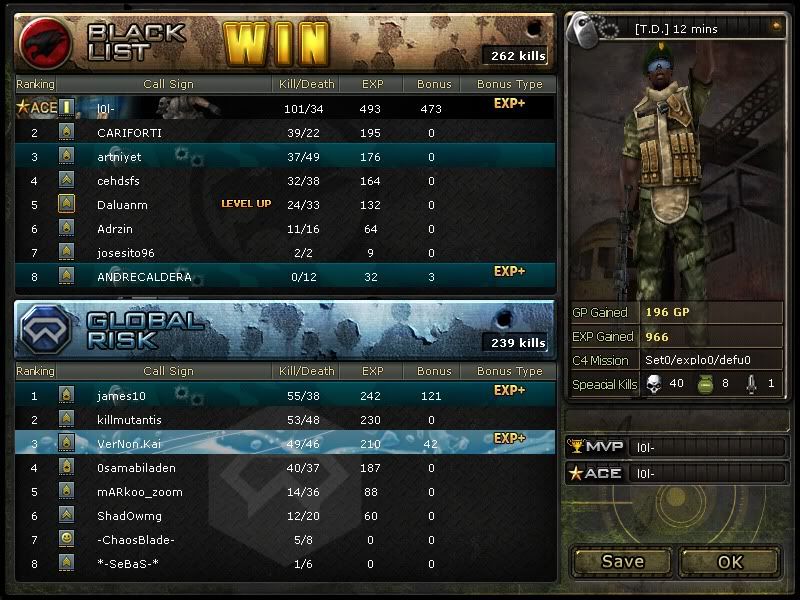
Task: Choose the josesito96 player row
Action: click(x=285, y=253)
